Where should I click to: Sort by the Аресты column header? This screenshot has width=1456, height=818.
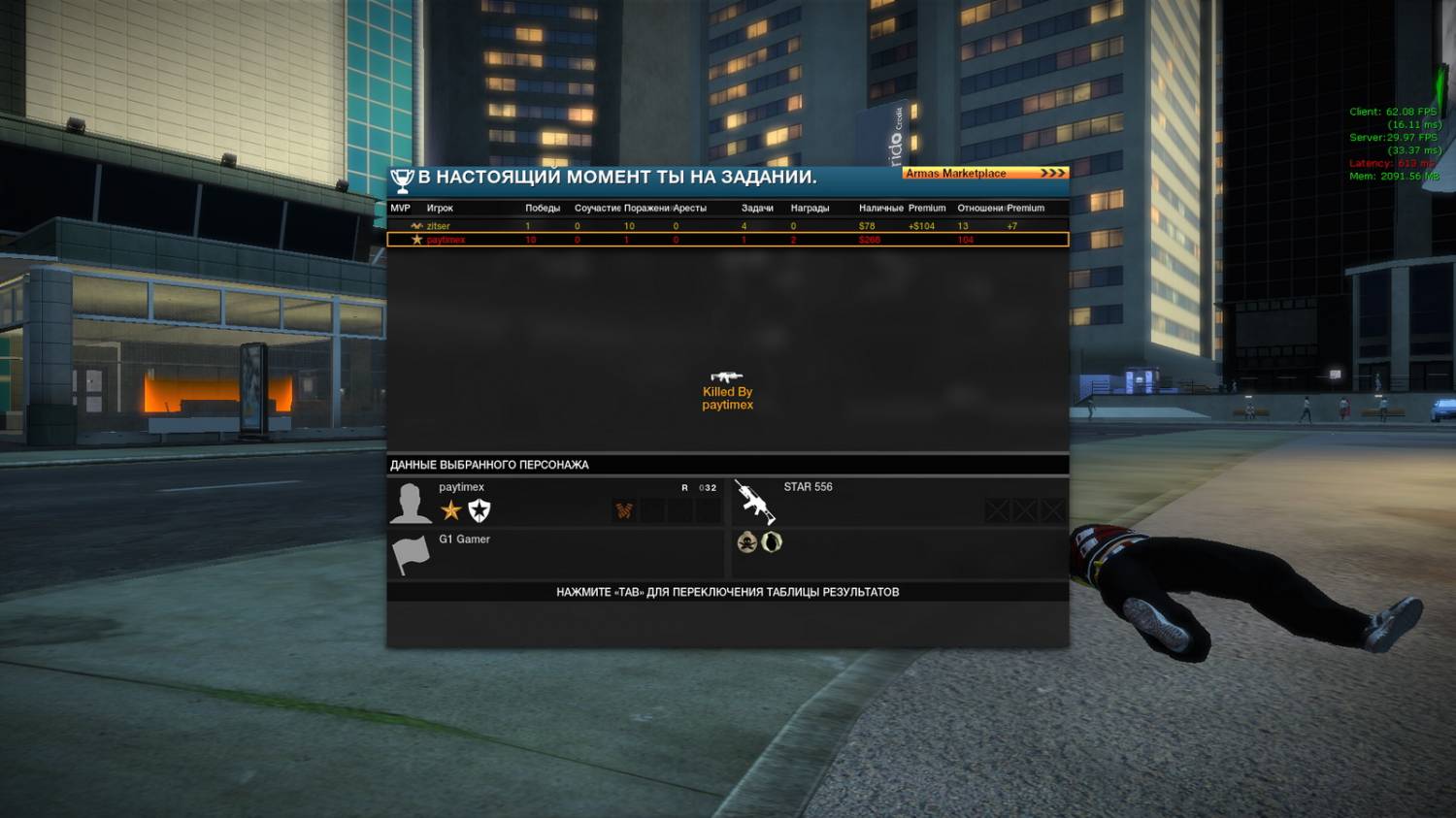coord(689,208)
